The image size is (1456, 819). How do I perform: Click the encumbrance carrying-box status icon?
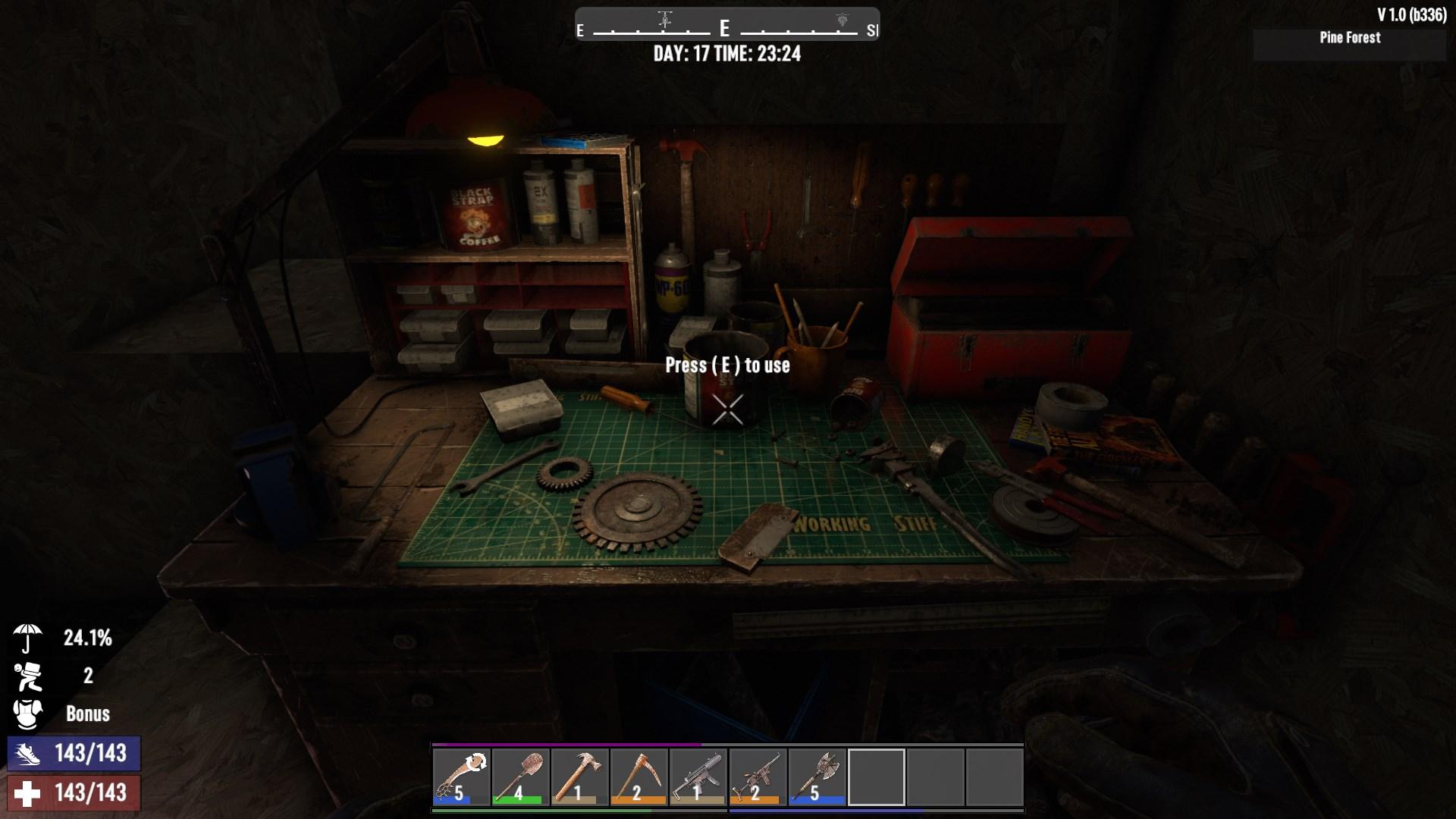[27, 676]
